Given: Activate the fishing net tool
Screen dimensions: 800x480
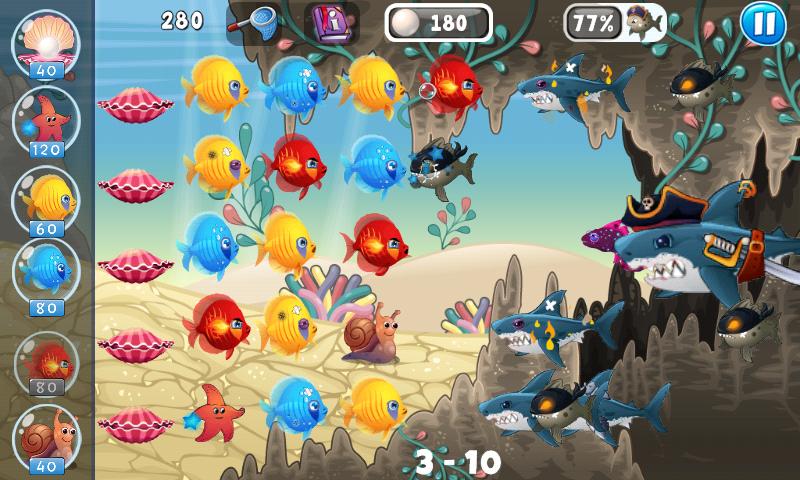Looking at the screenshot, I should click(253, 22).
